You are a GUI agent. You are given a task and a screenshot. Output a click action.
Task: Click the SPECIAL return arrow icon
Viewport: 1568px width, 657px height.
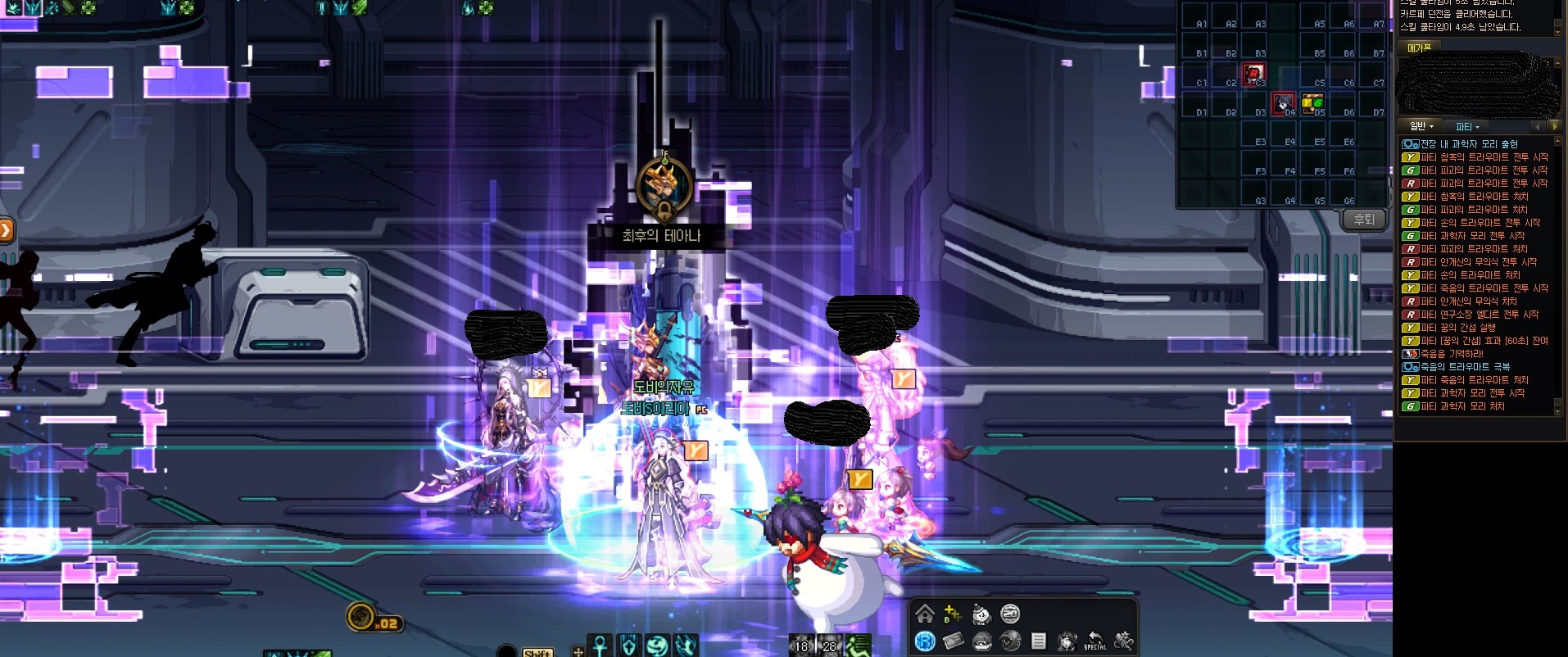[1094, 641]
